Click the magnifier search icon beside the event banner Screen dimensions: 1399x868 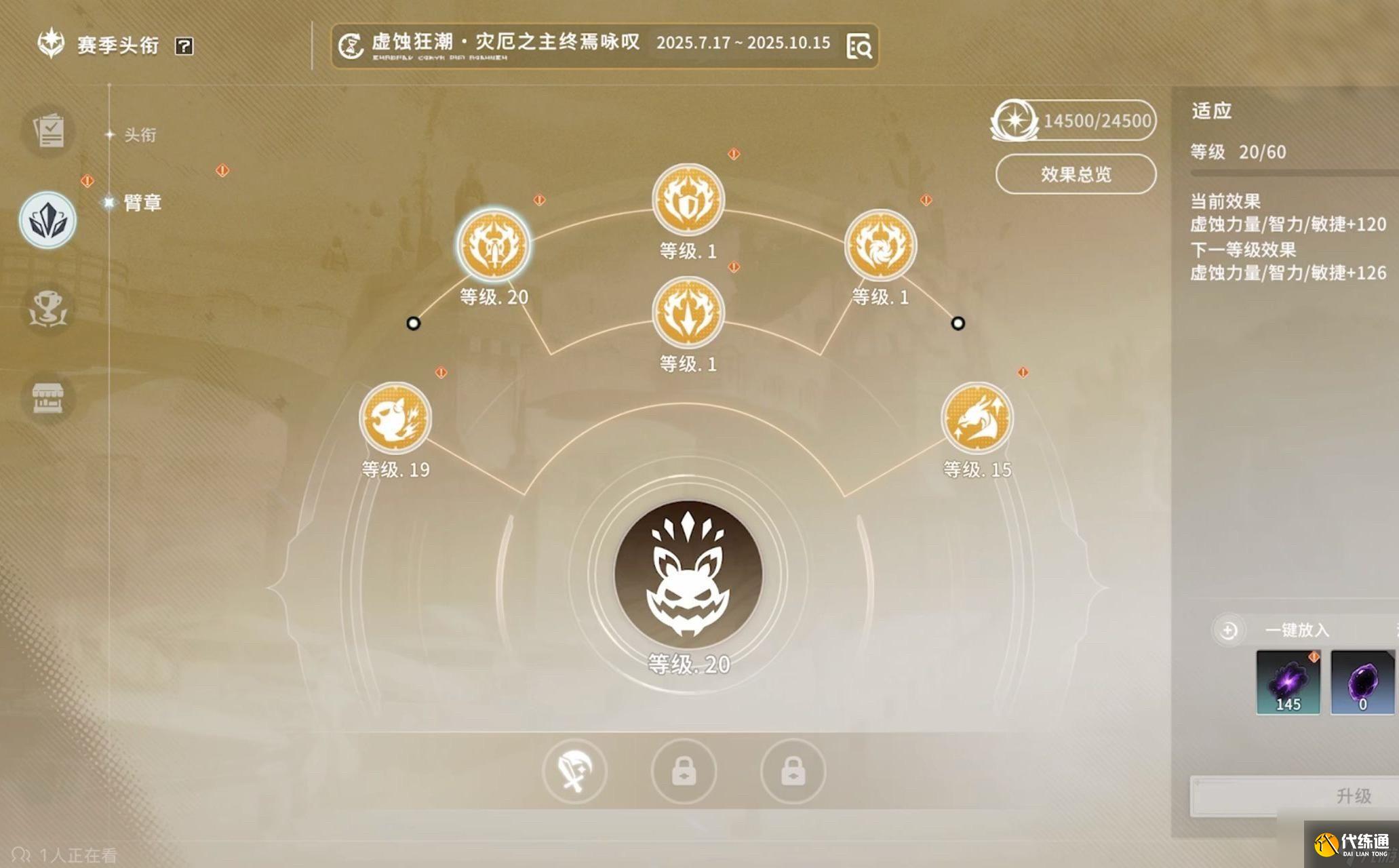(x=860, y=47)
